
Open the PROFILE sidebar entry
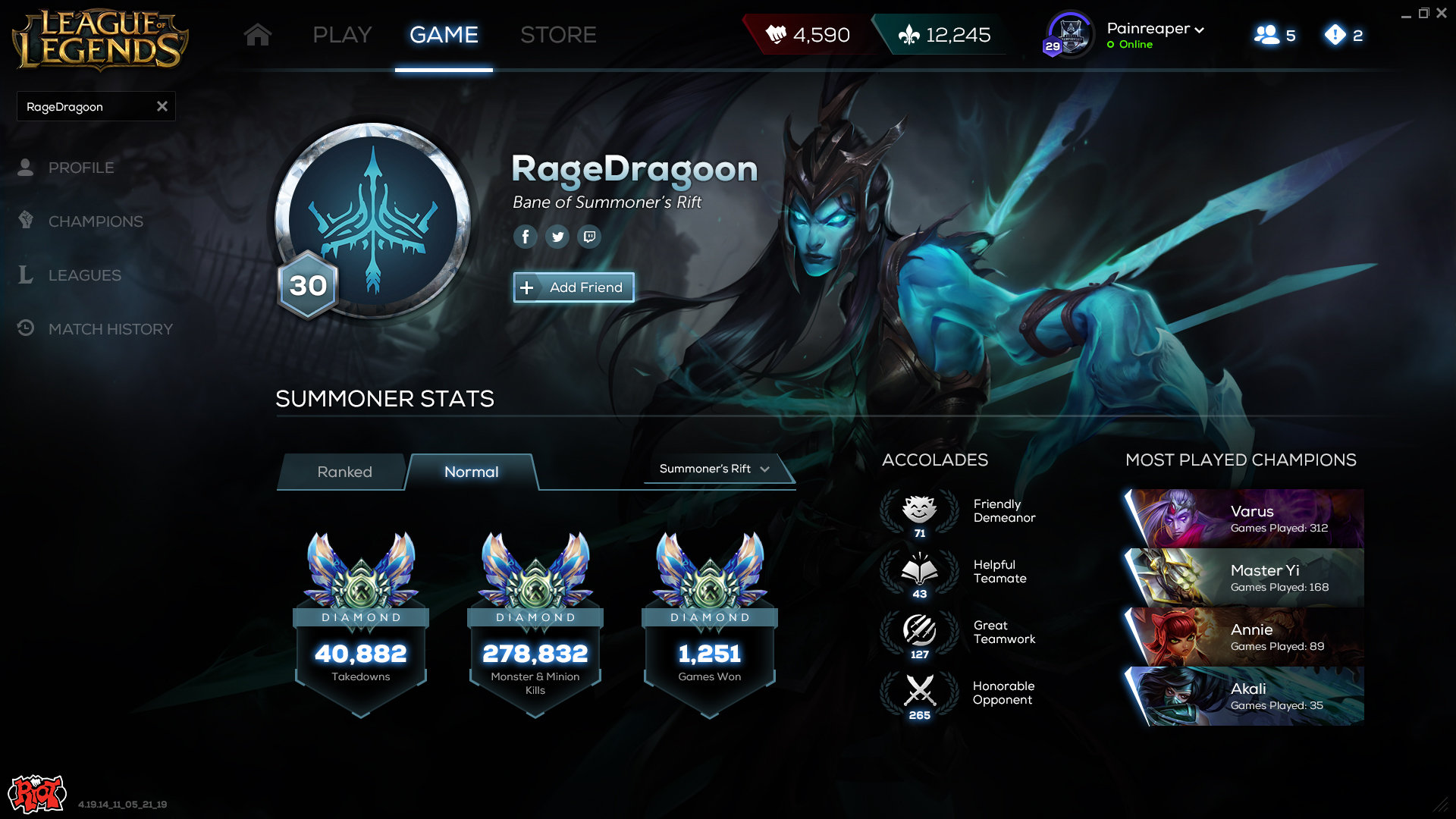click(81, 168)
